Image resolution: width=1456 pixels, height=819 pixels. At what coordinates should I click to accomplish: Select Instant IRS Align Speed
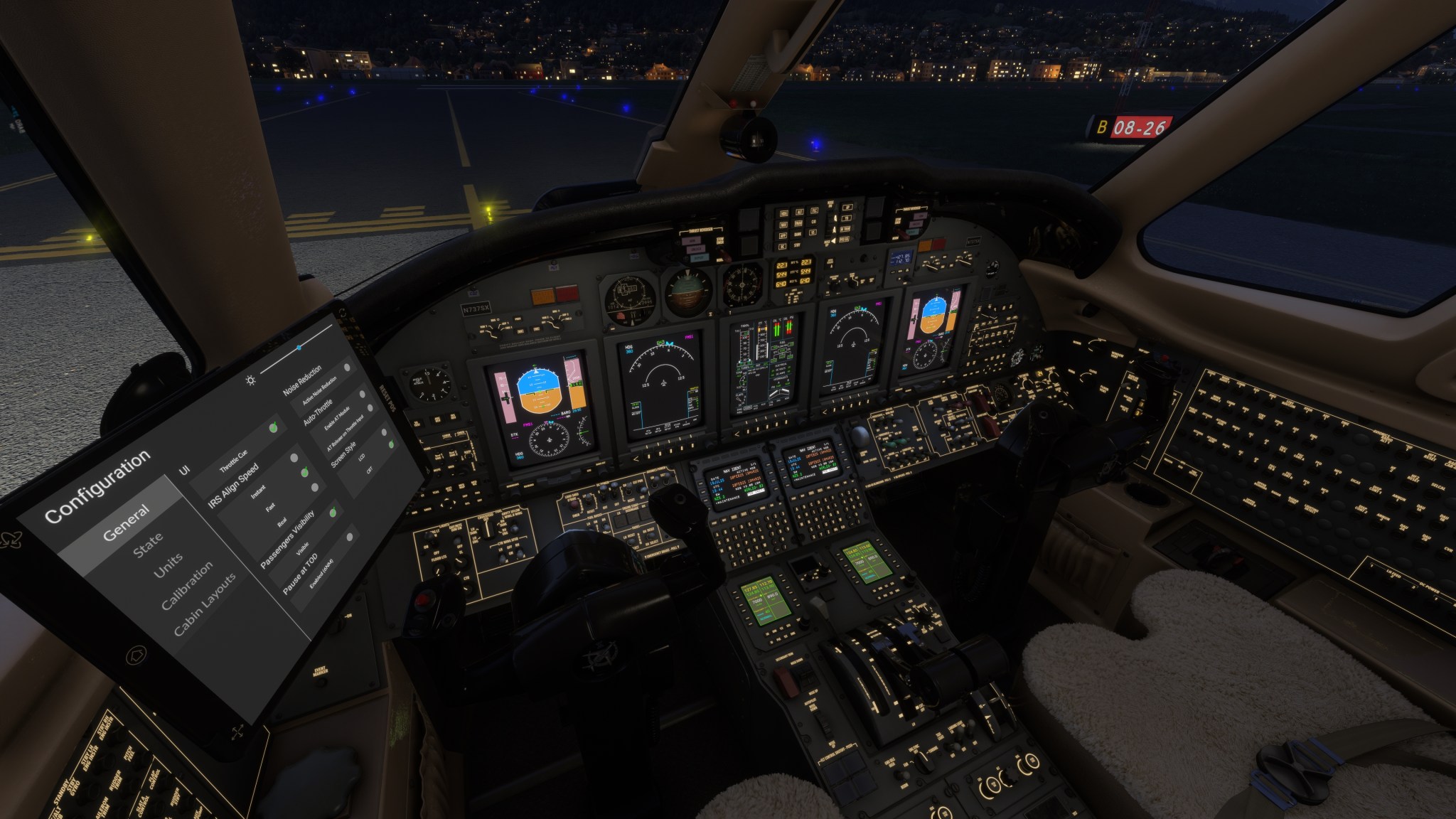[293, 459]
